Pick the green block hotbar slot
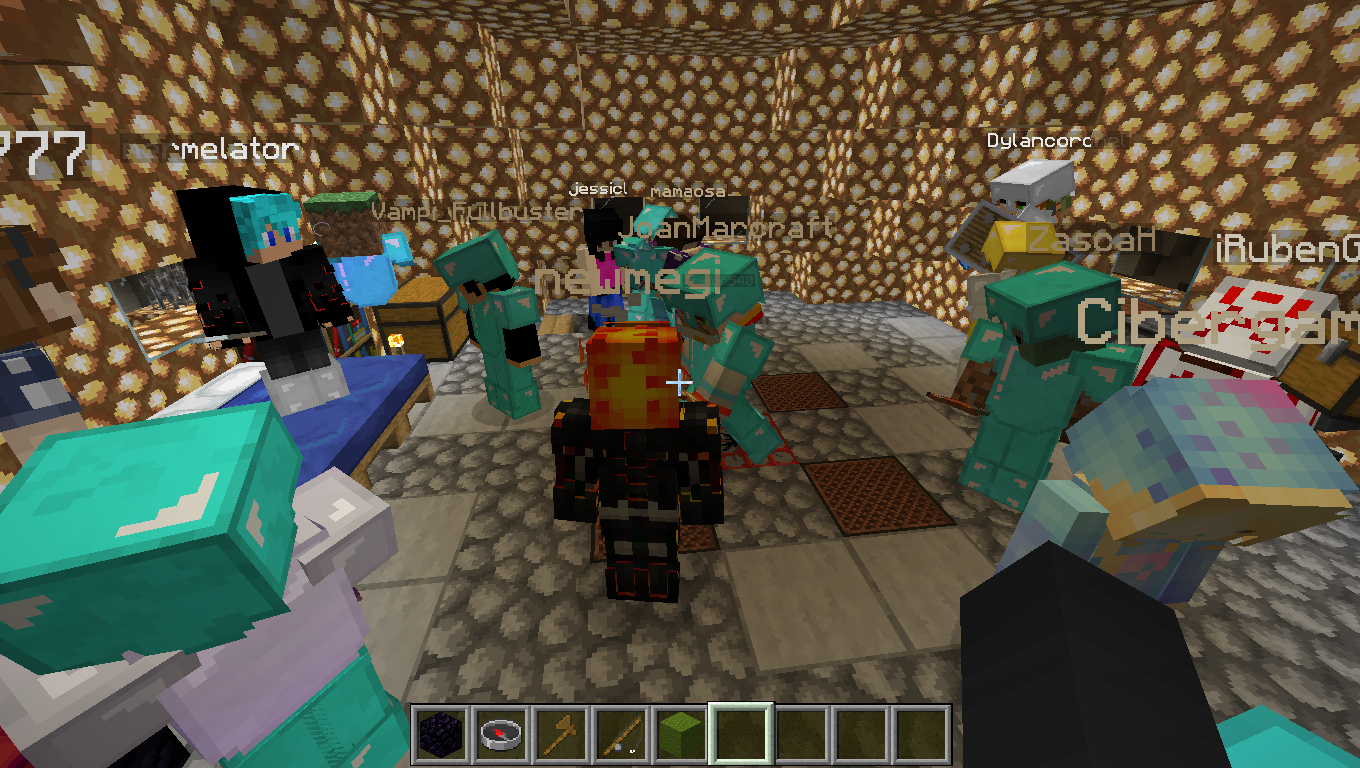Screen dimensions: 1360x768 tap(680, 735)
